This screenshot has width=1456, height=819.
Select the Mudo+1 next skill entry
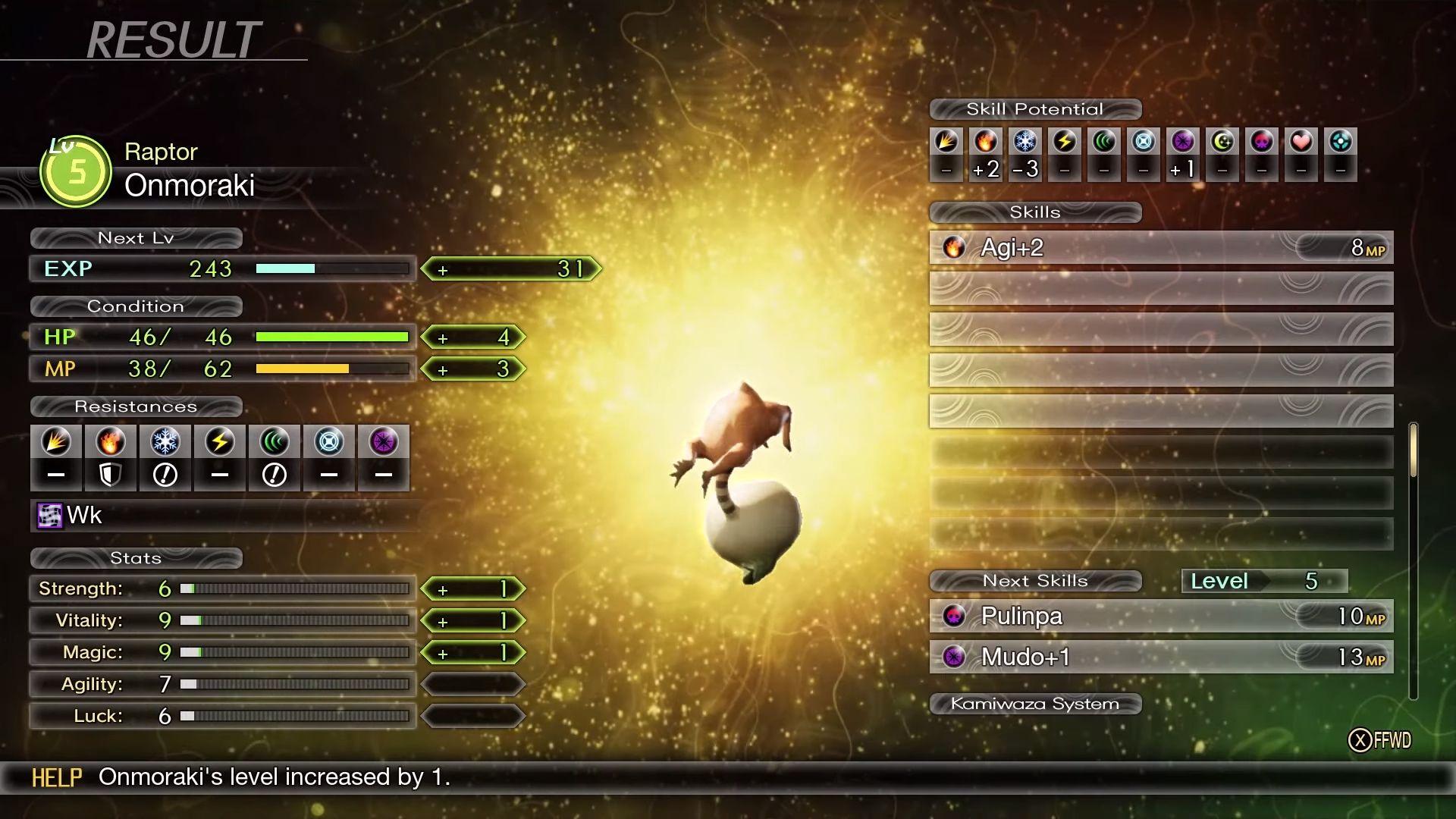click(x=1160, y=657)
